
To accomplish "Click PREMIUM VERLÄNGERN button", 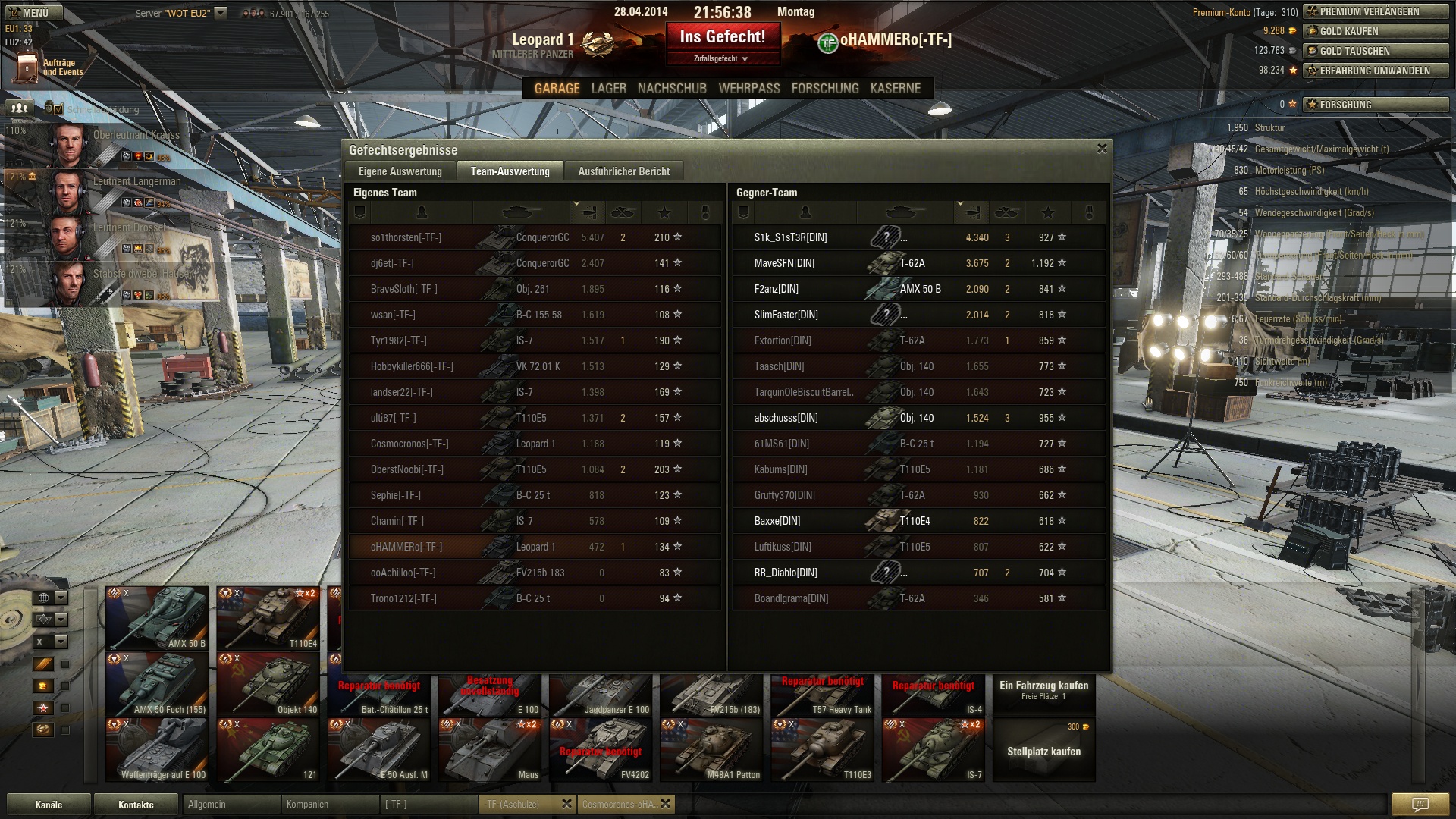I will pyautogui.click(x=1375, y=11).
